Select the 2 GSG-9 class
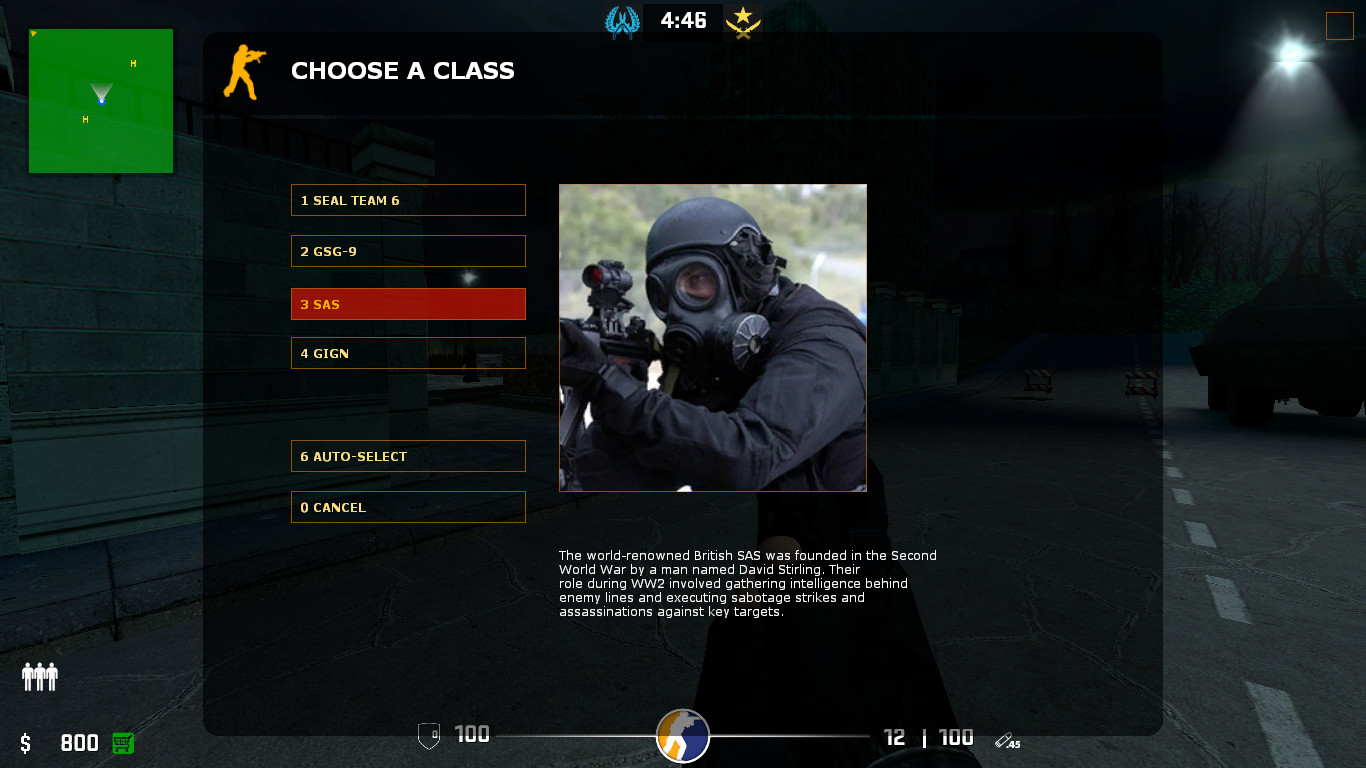The height and width of the screenshot is (768, 1366). coord(408,251)
